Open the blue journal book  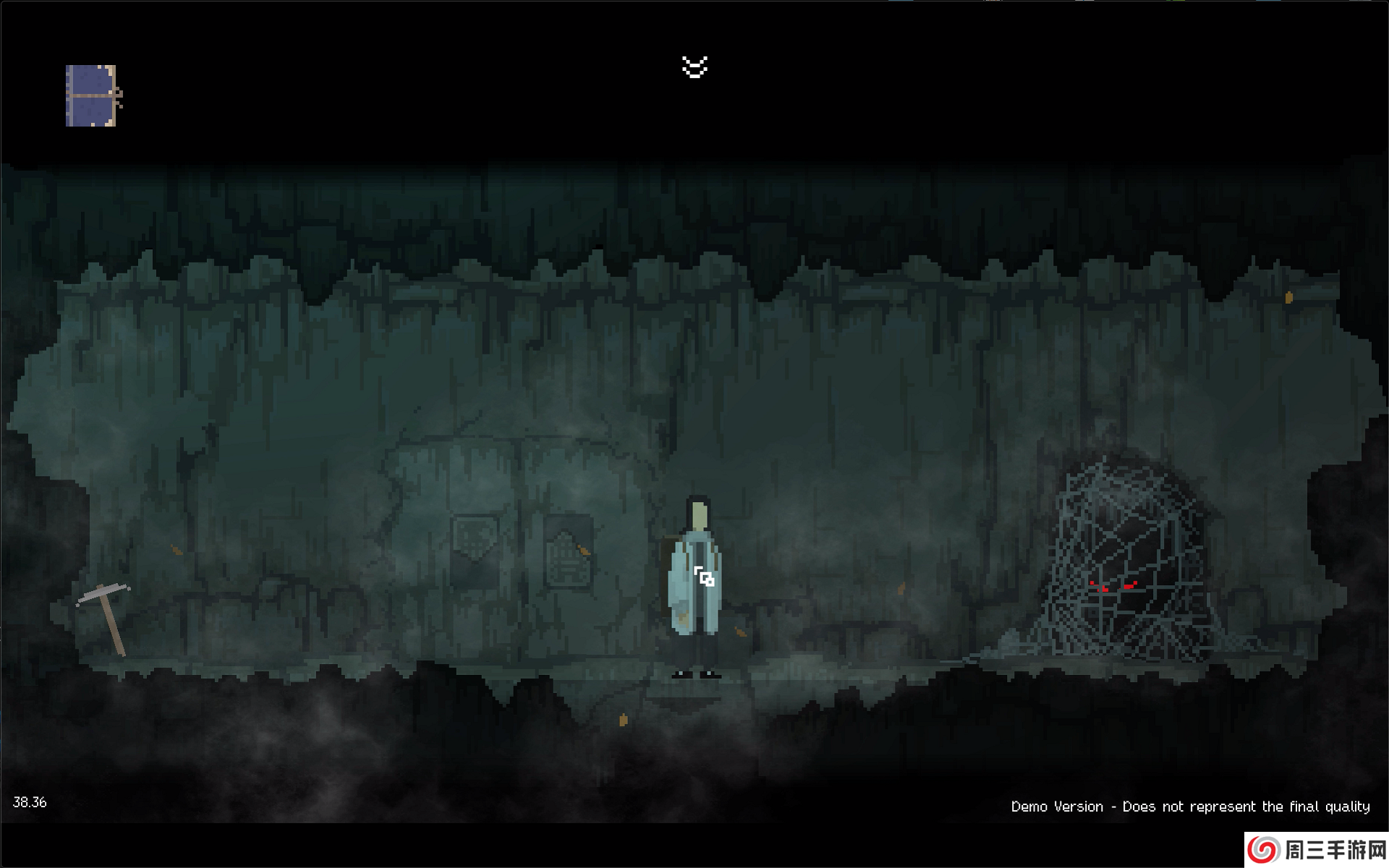coord(92,95)
